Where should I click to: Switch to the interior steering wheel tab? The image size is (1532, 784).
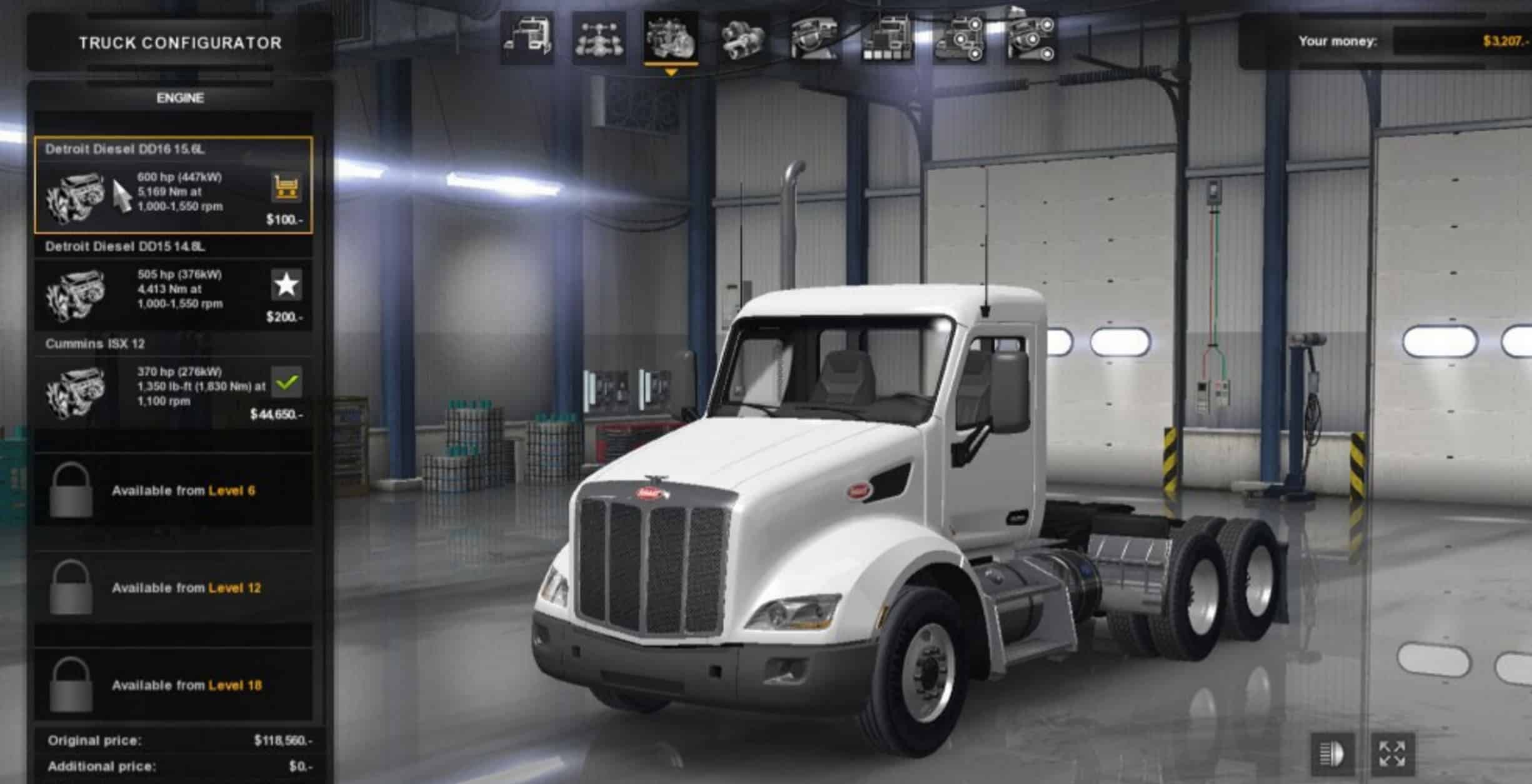(x=815, y=39)
